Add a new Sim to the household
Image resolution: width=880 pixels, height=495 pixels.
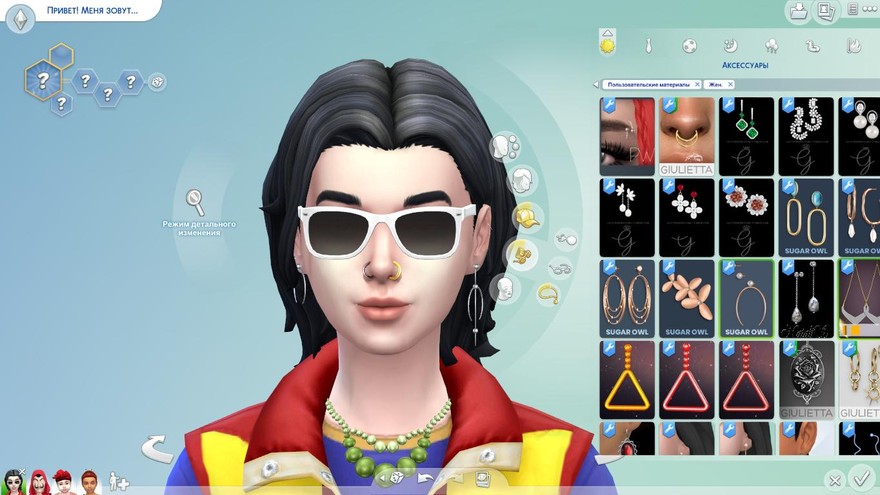pyautogui.click(x=119, y=481)
